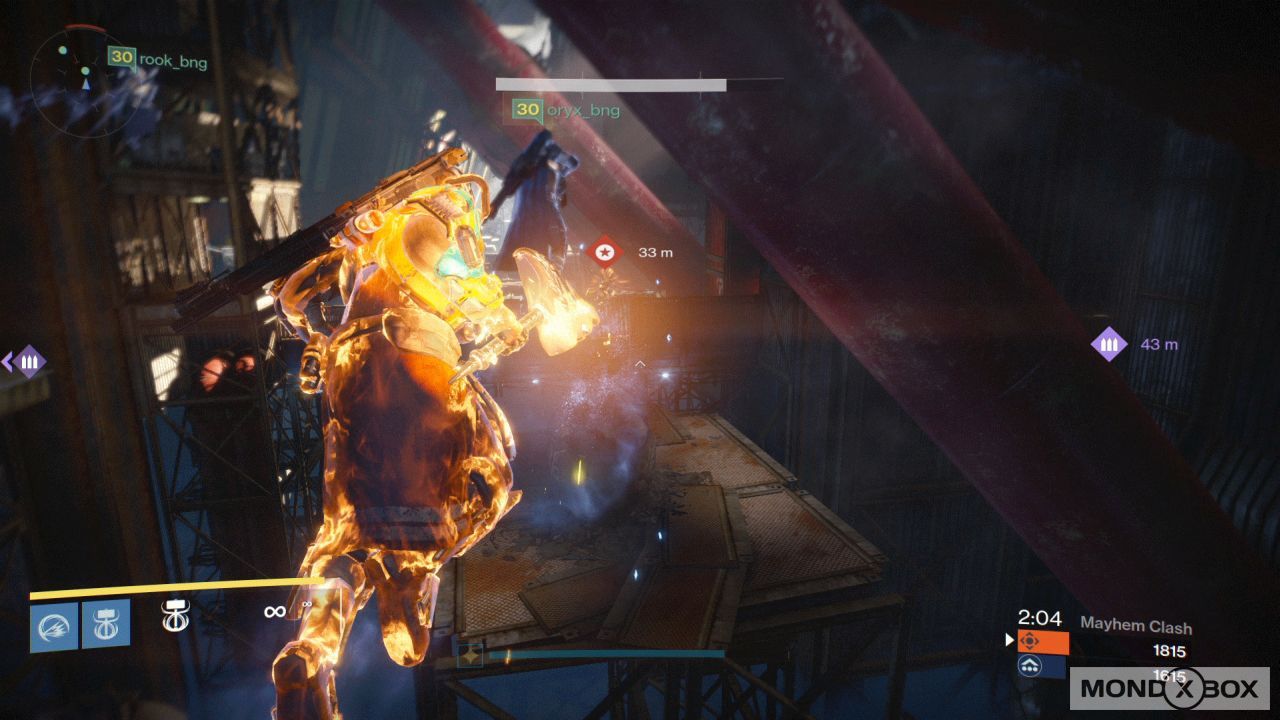
Task: Click the red star enemy marker
Action: click(603, 253)
